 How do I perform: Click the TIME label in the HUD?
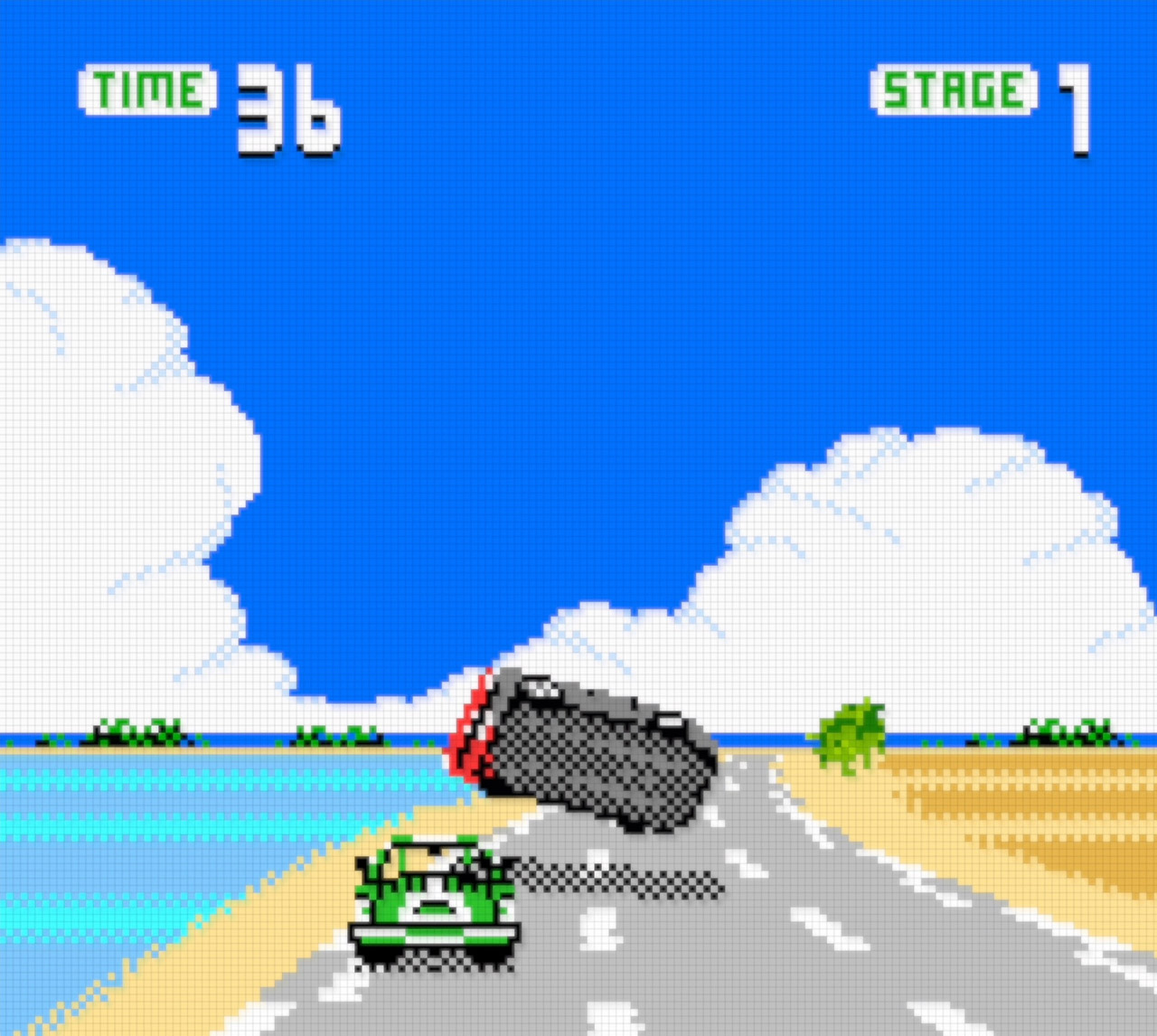(147, 89)
